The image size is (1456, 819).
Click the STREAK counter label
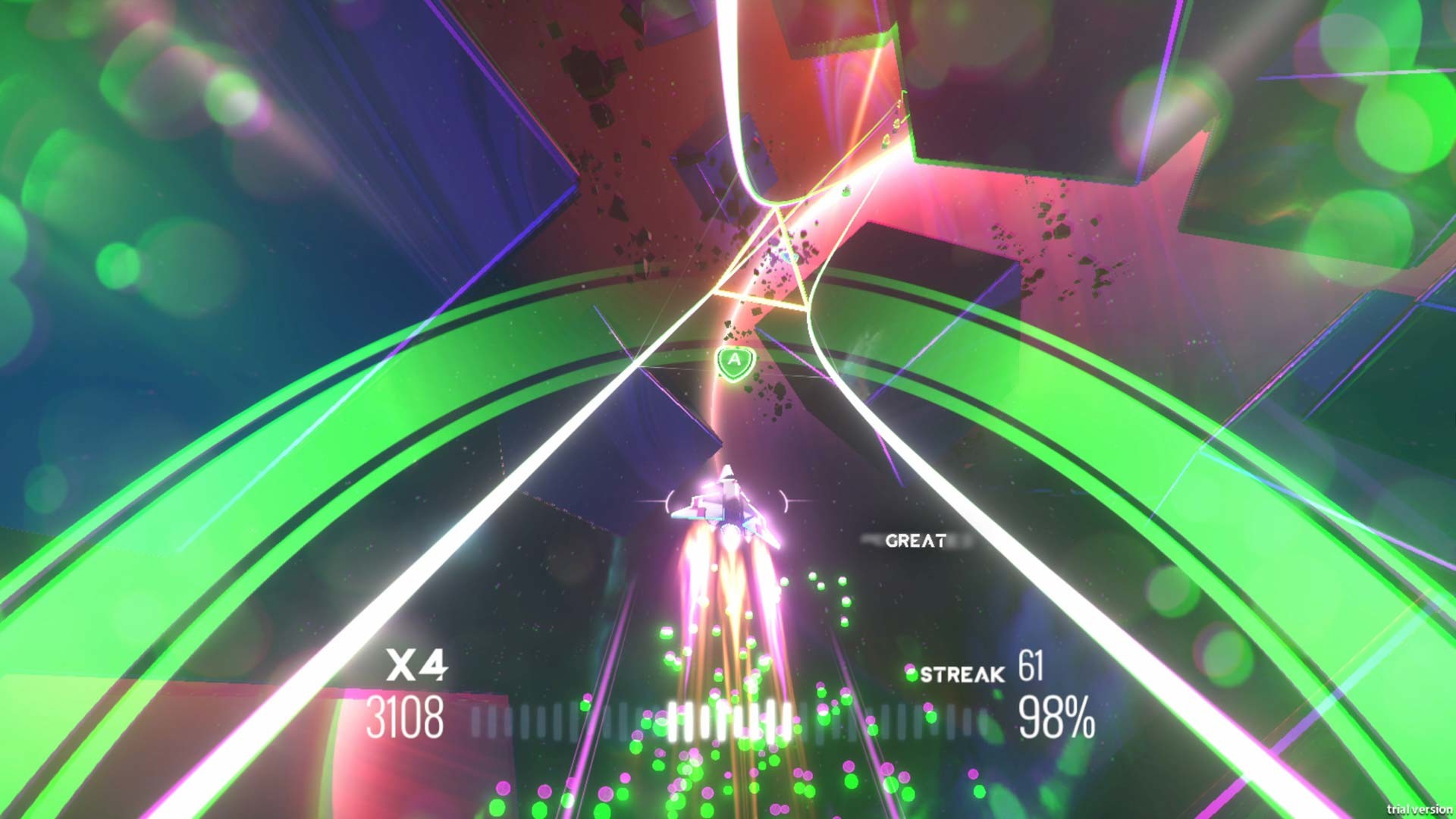point(960,673)
